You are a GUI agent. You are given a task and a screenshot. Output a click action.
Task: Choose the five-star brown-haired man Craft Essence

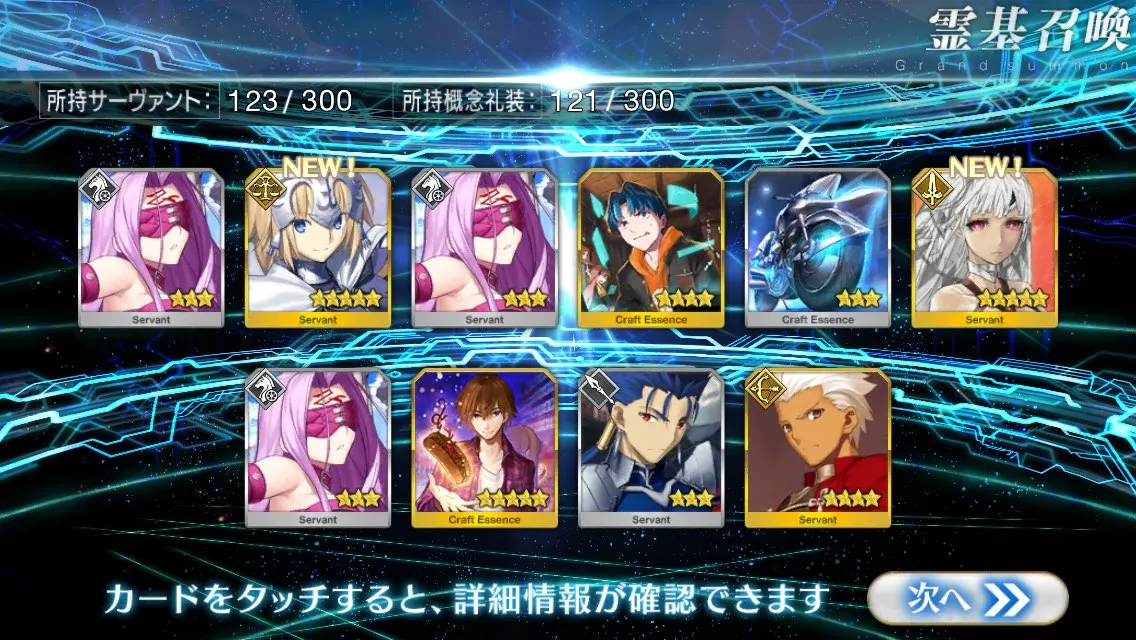click(x=484, y=448)
